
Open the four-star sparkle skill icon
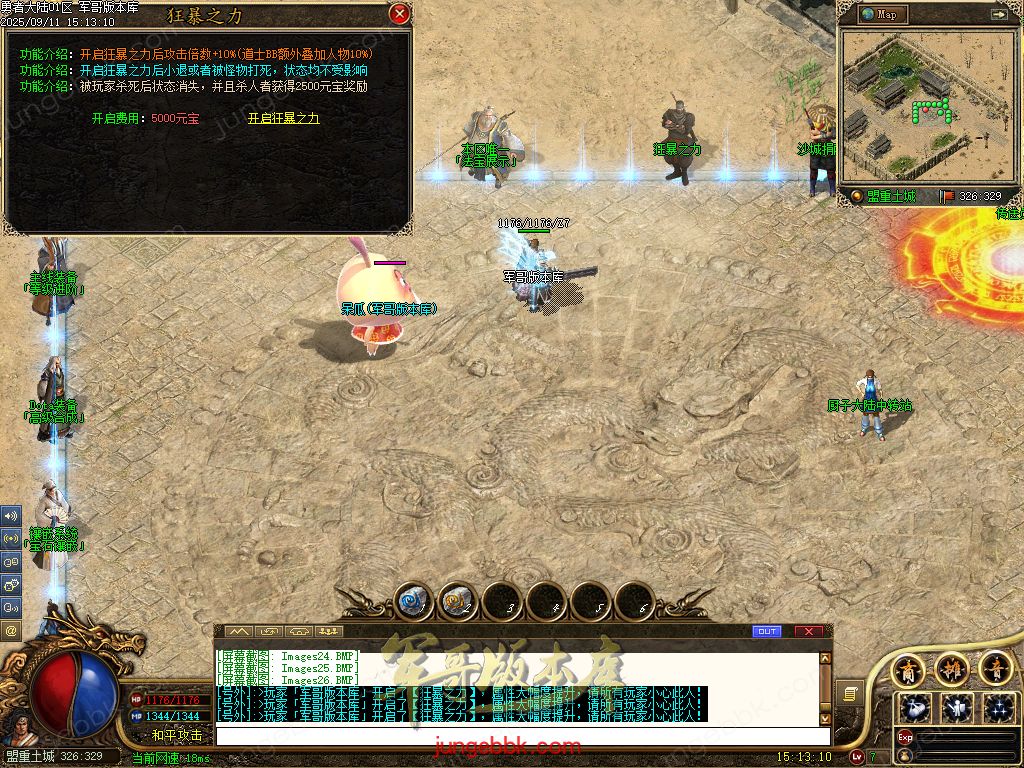(999, 708)
